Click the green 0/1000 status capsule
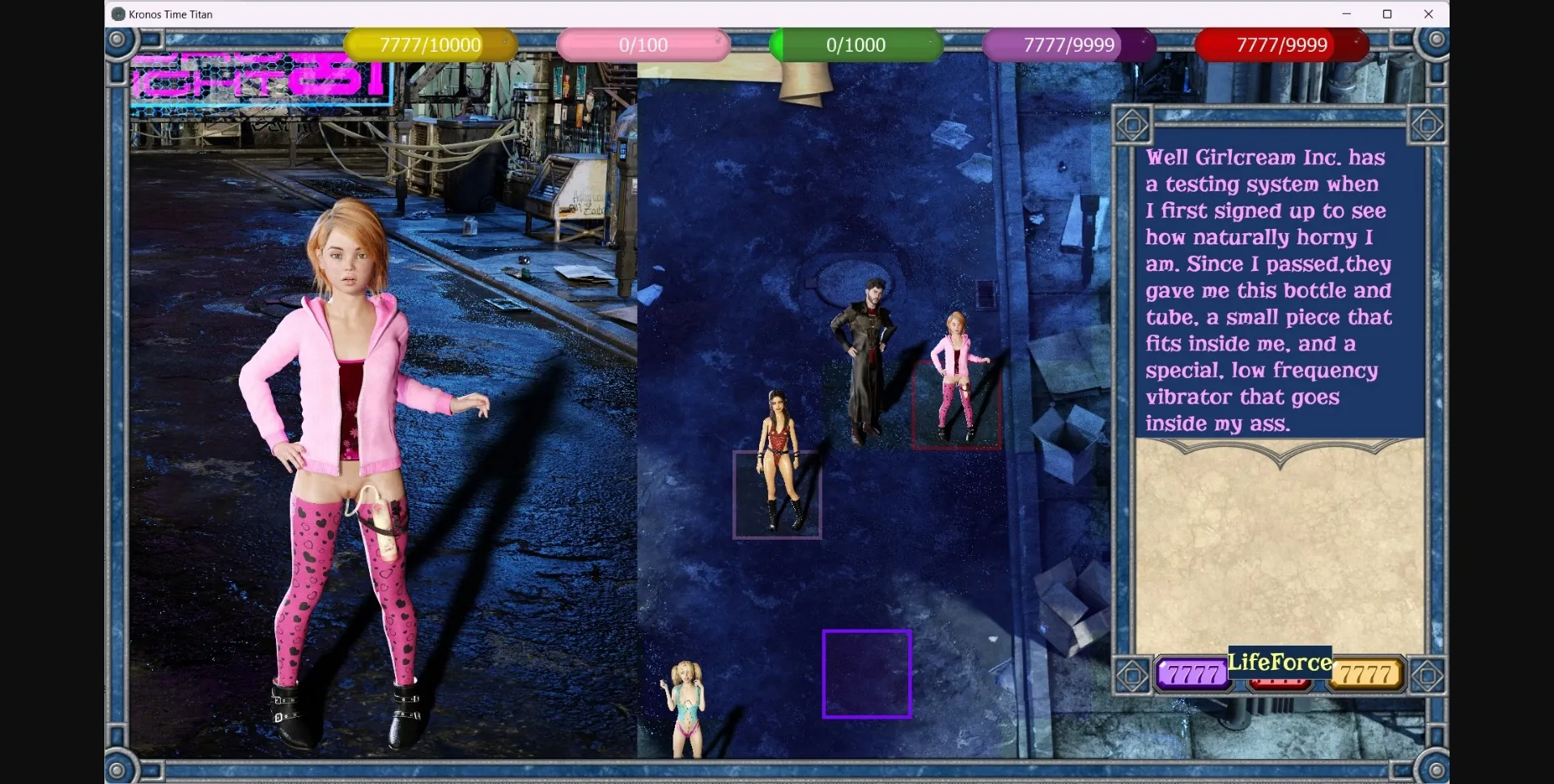Image resolution: width=1554 pixels, height=784 pixels. coord(856,45)
